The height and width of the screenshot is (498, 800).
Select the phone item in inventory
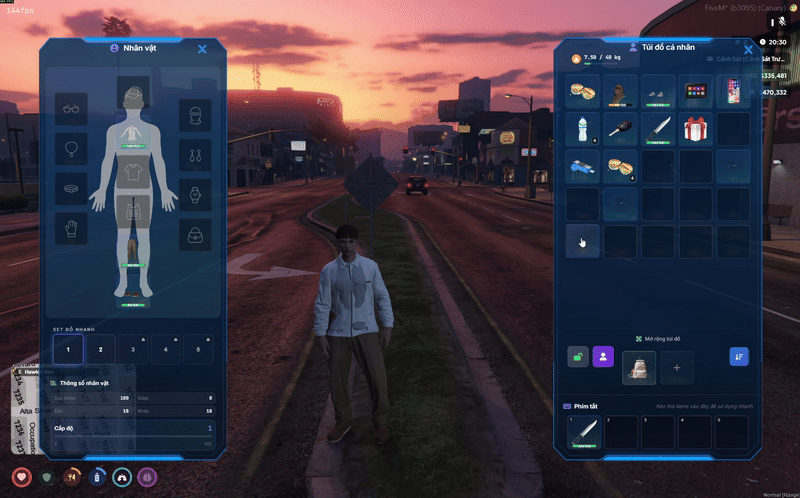[x=733, y=91]
